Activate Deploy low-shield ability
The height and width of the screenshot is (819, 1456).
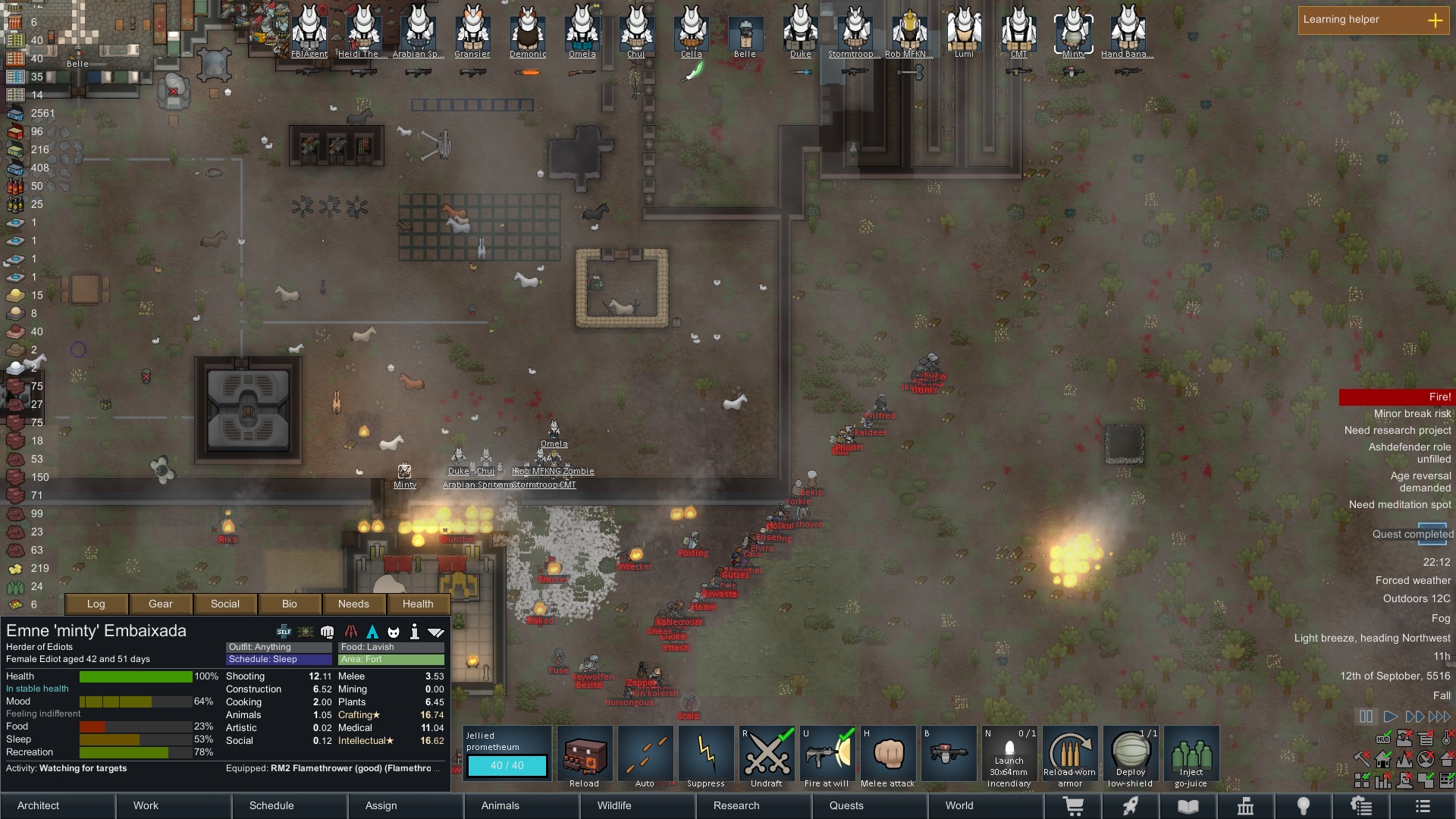(x=1131, y=753)
